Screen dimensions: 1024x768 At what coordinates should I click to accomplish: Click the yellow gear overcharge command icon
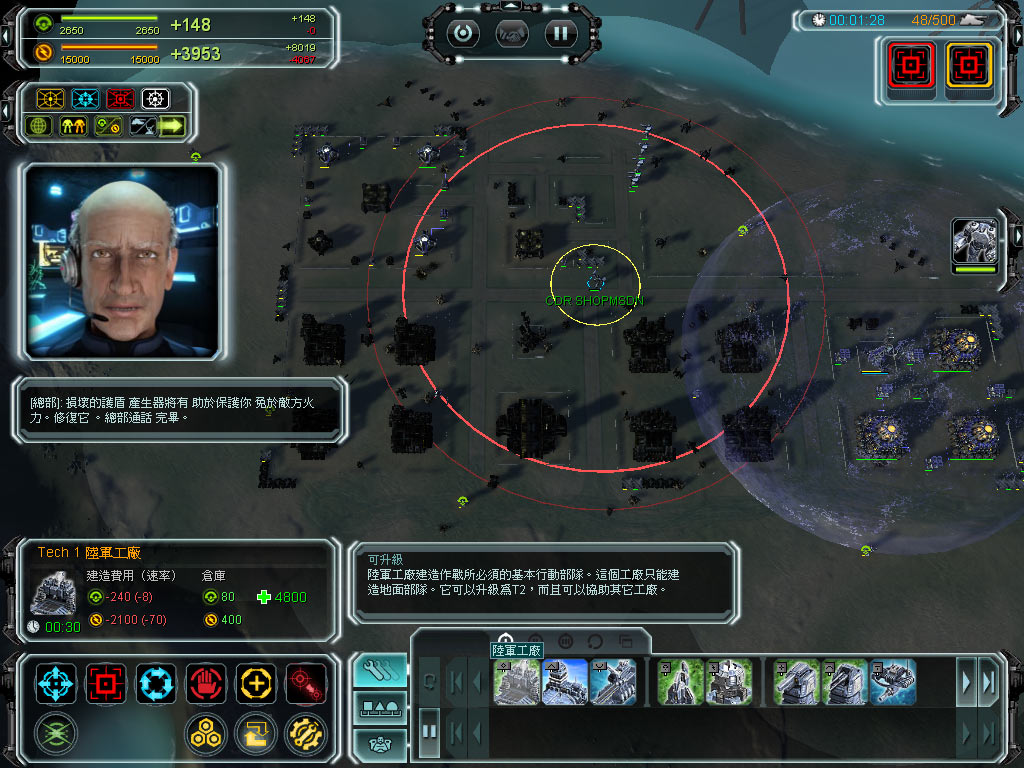pos(305,733)
